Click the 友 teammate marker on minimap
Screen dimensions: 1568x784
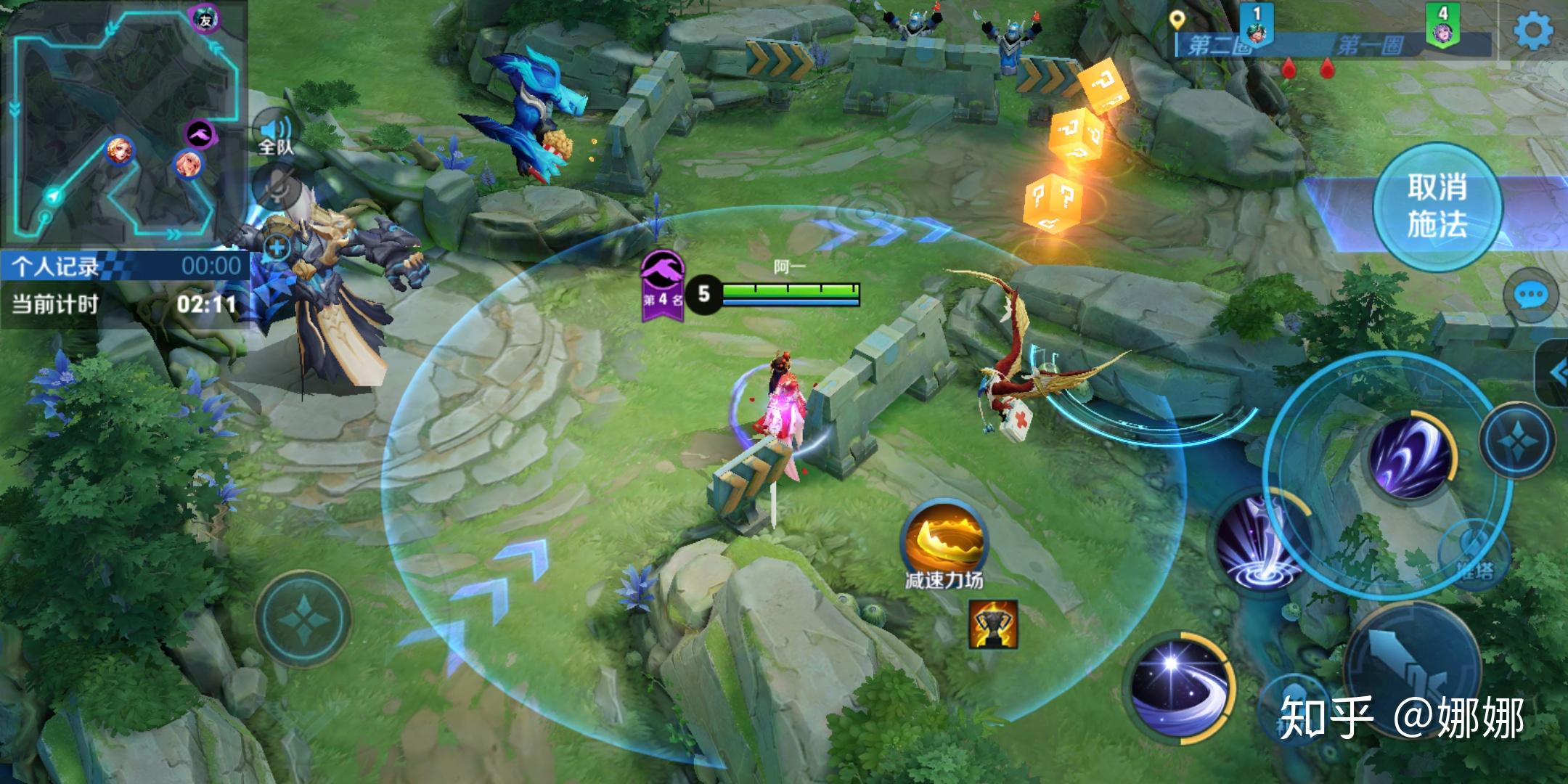[x=205, y=20]
